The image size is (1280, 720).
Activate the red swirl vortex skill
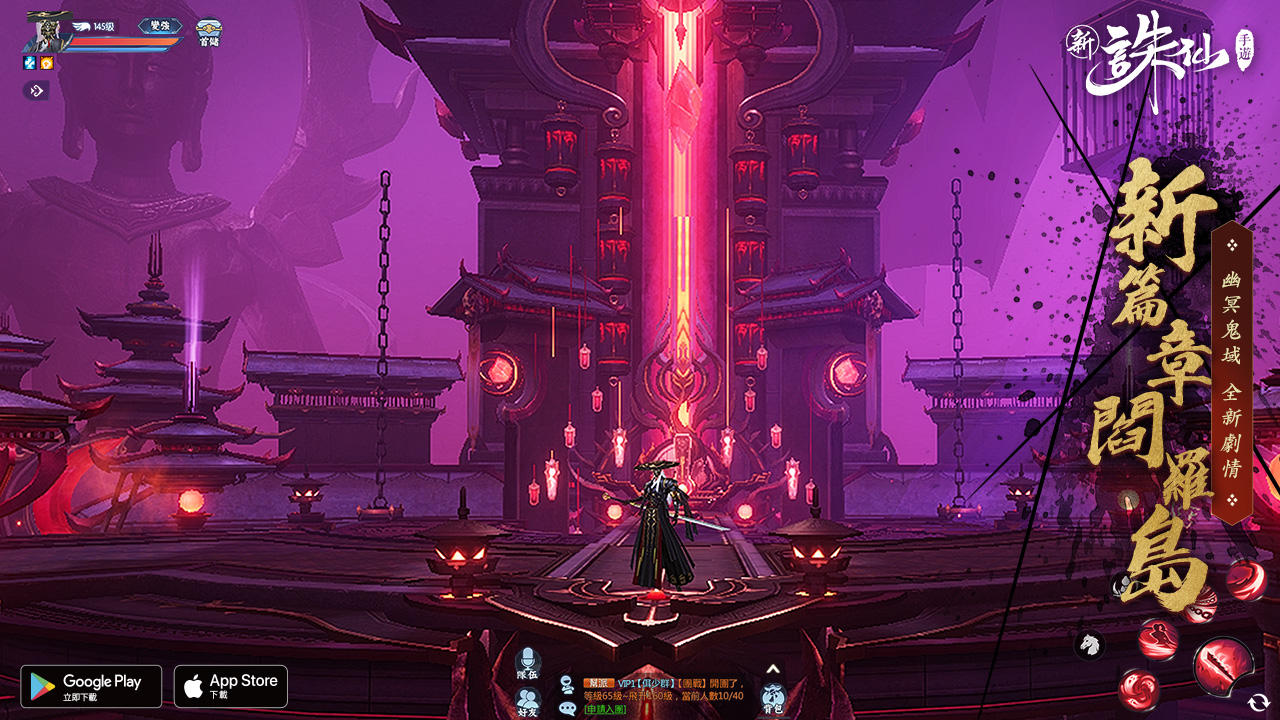point(1138,689)
